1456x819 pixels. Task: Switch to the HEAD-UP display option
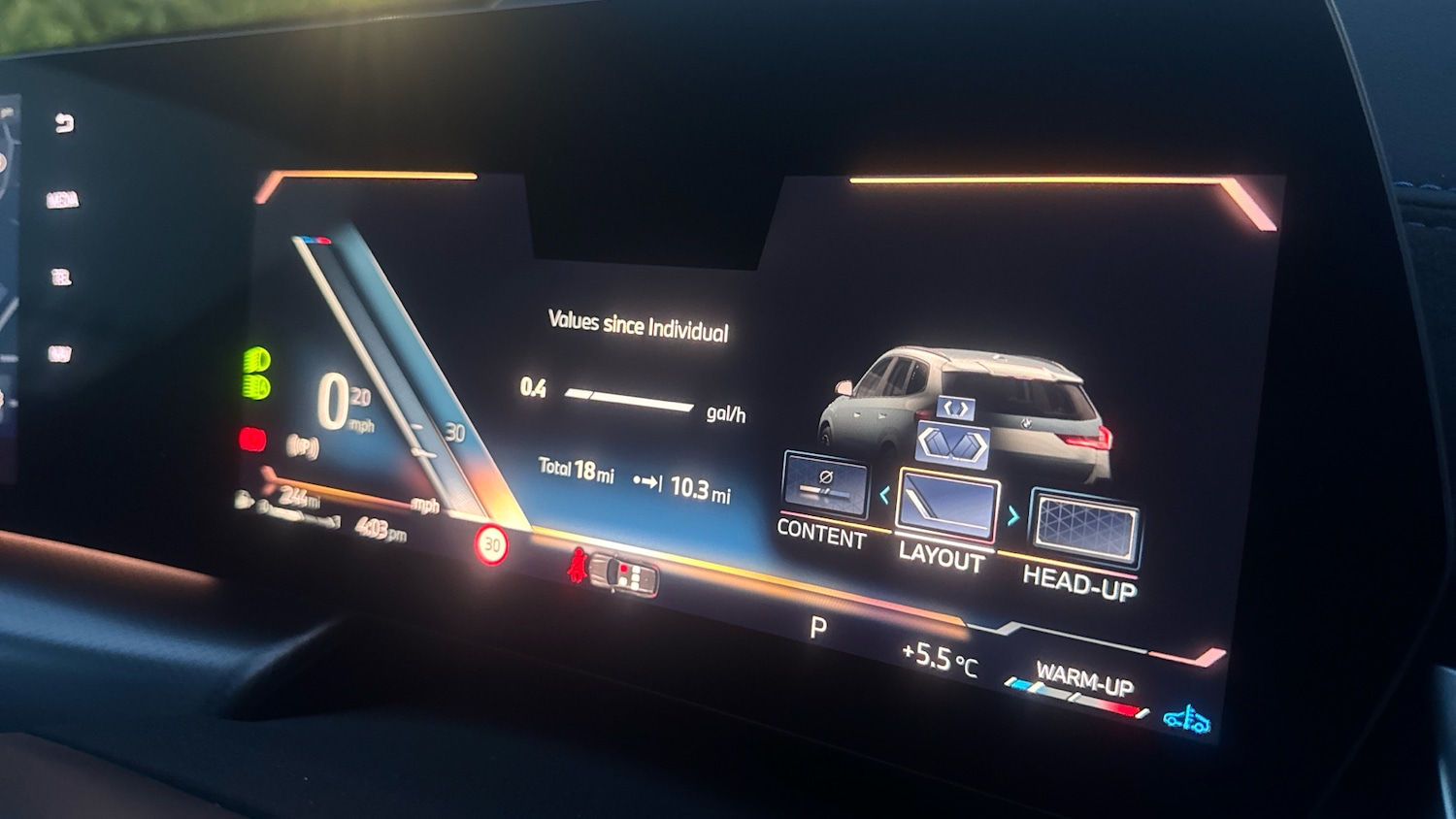1084,530
